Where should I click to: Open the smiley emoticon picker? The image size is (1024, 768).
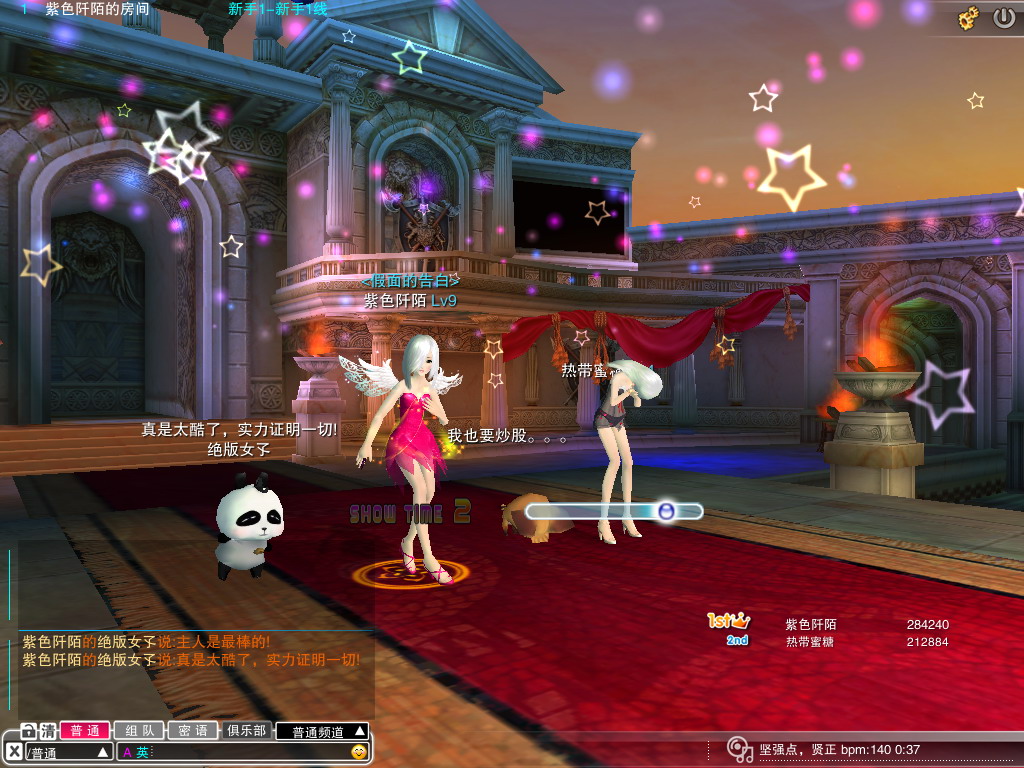(x=359, y=751)
